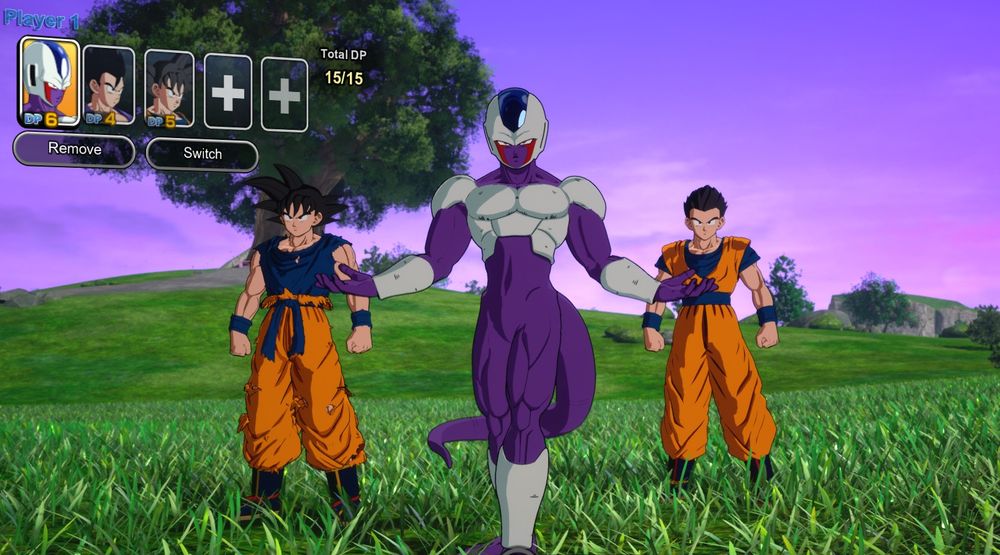Click the Remove button

(x=74, y=150)
